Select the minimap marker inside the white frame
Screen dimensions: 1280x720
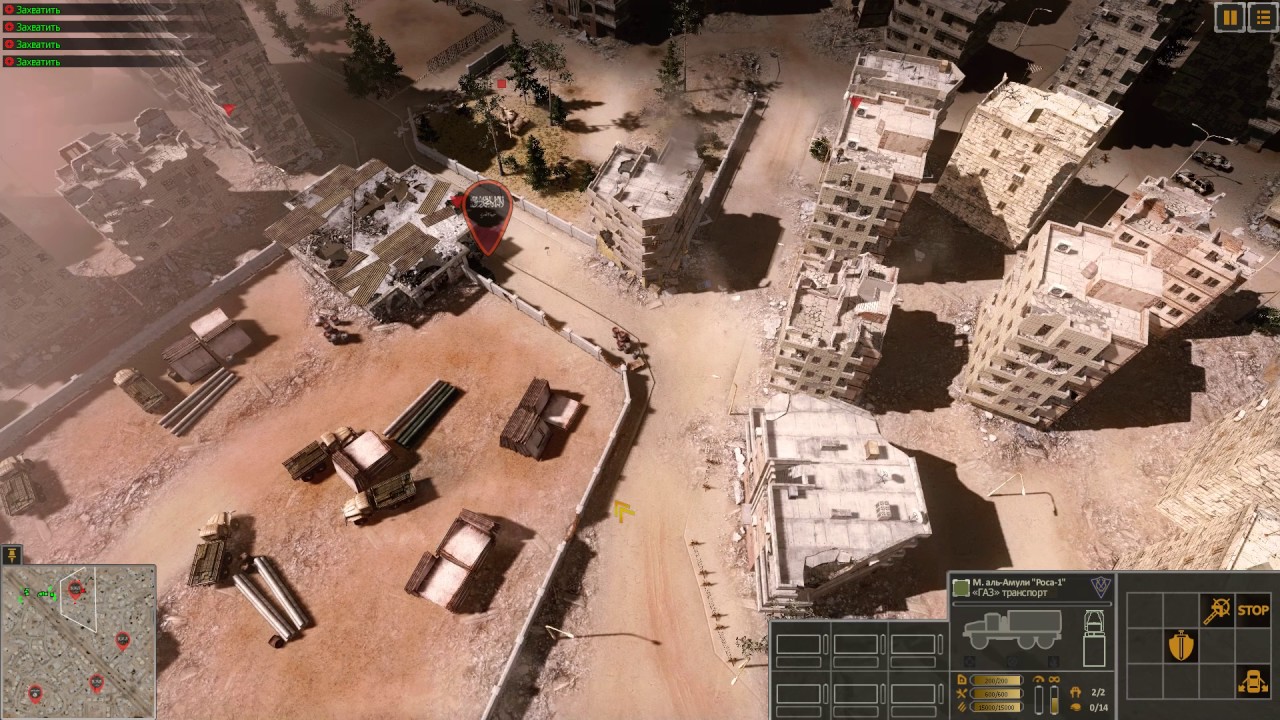point(75,588)
